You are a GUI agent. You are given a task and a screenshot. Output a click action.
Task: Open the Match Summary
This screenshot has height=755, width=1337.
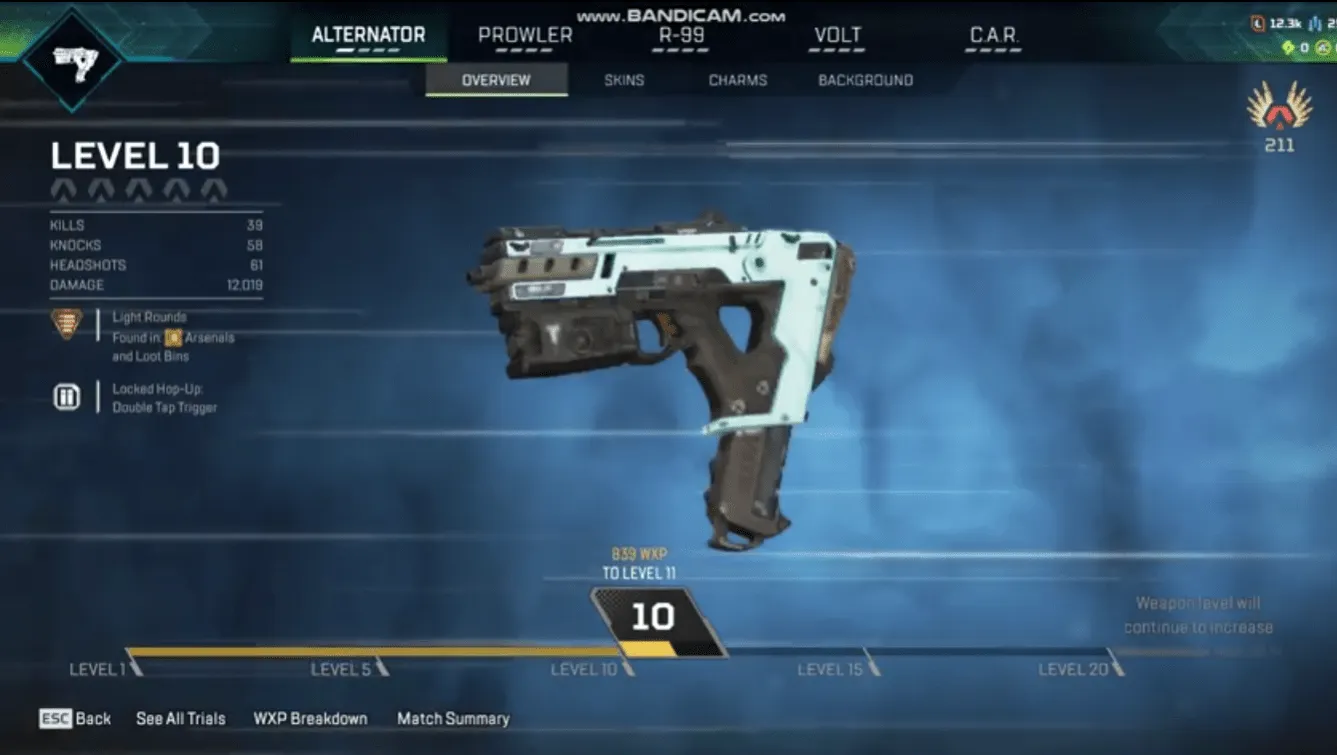(453, 718)
